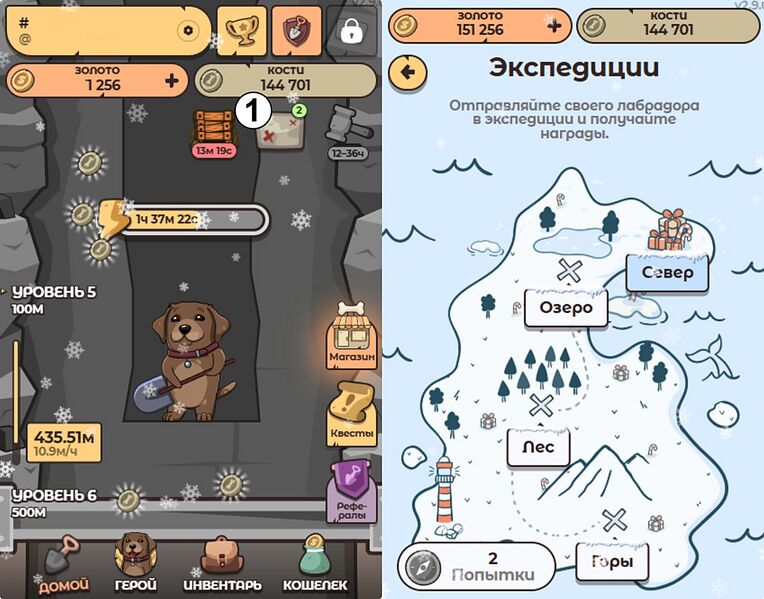This screenshot has width=764, height=599.
Task: Open the trophy achievements button
Action: (242, 30)
